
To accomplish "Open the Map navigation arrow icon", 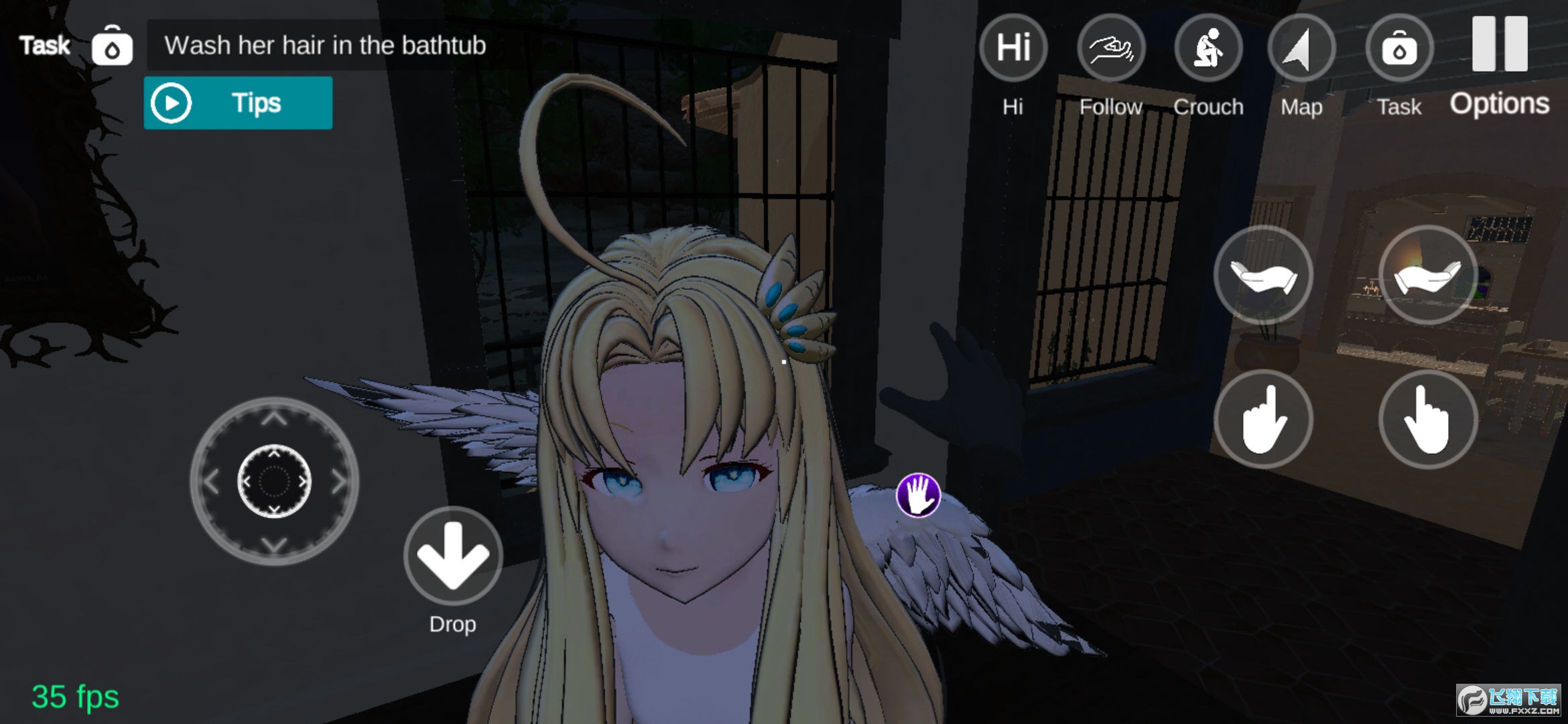I will point(1301,47).
